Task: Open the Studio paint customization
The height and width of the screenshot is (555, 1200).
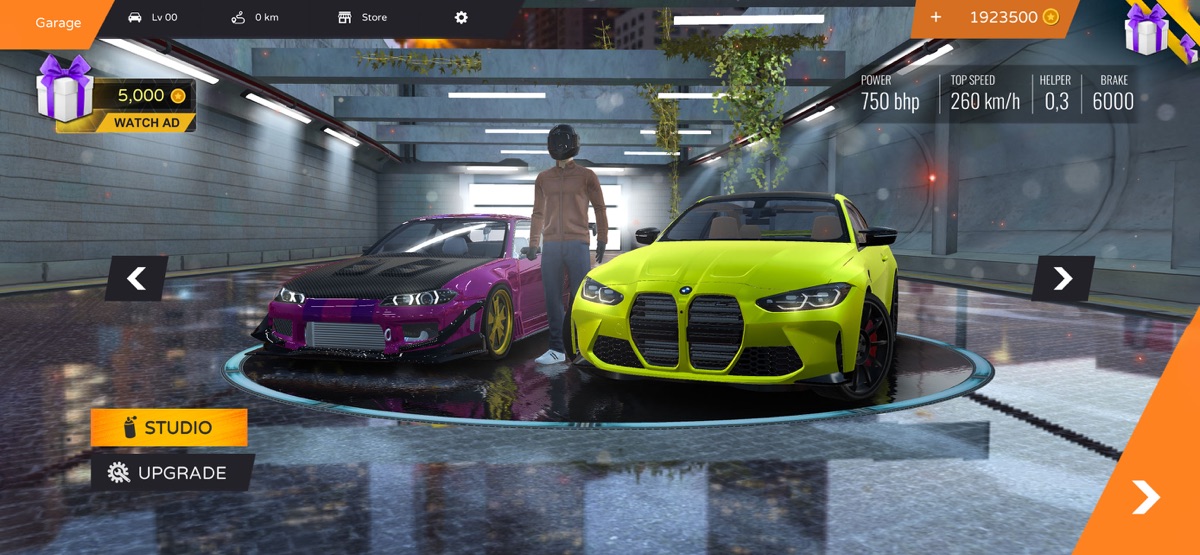Action: (169, 428)
